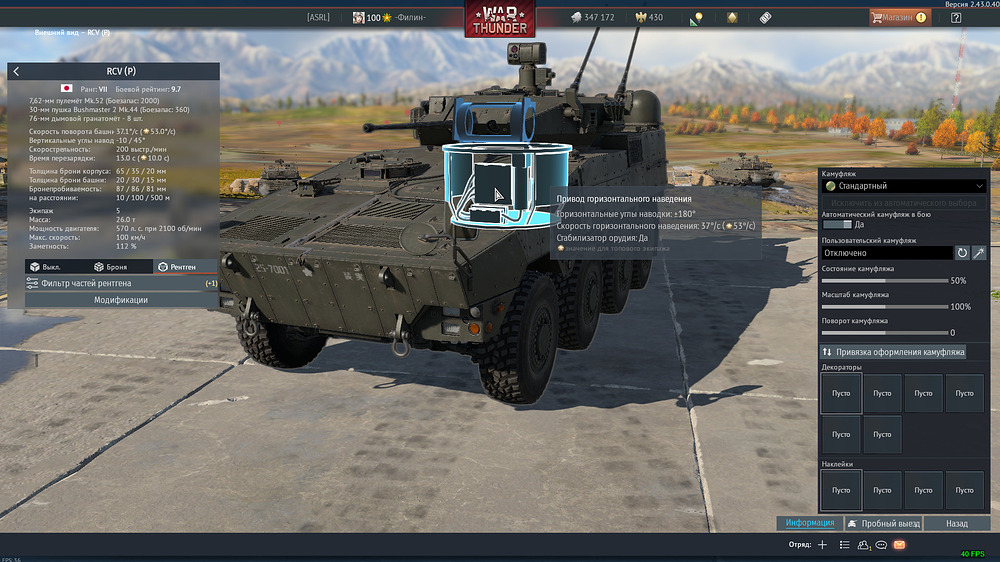This screenshot has height=562, width=1000.
Task: Set the Масштаб камуфляжа slider
Action: 884,307
